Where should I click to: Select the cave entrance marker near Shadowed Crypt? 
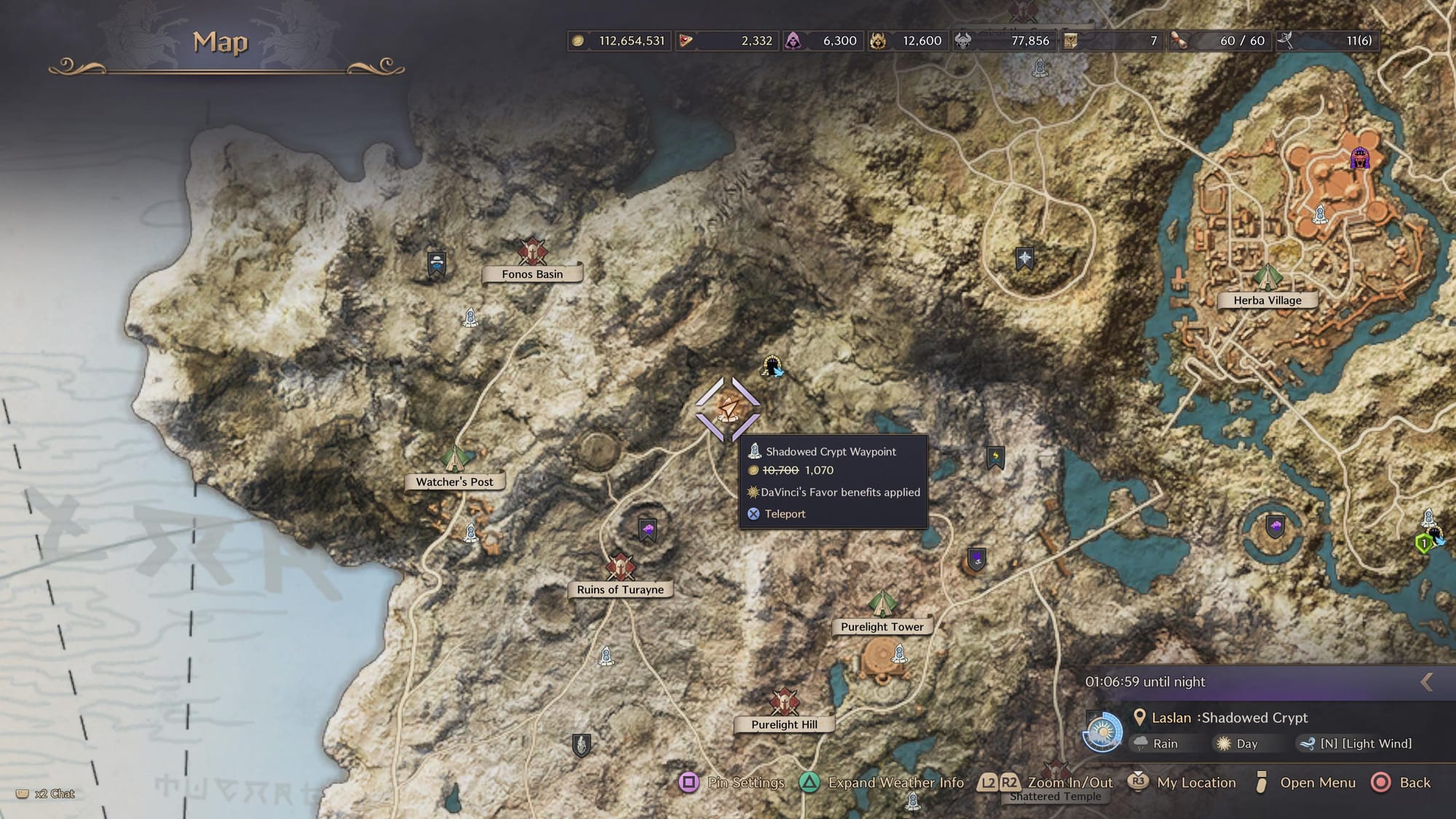[772, 366]
